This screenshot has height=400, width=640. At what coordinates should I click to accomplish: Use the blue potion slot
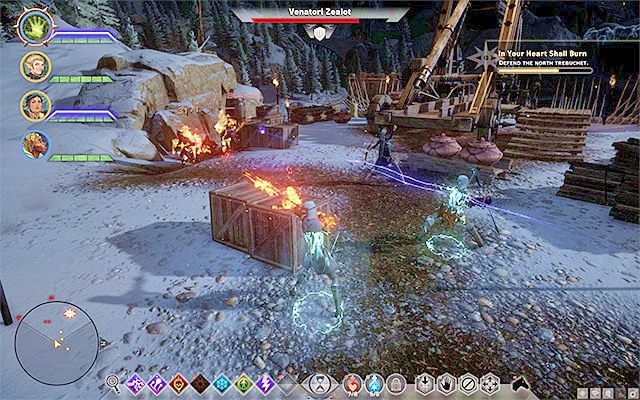[374, 383]
